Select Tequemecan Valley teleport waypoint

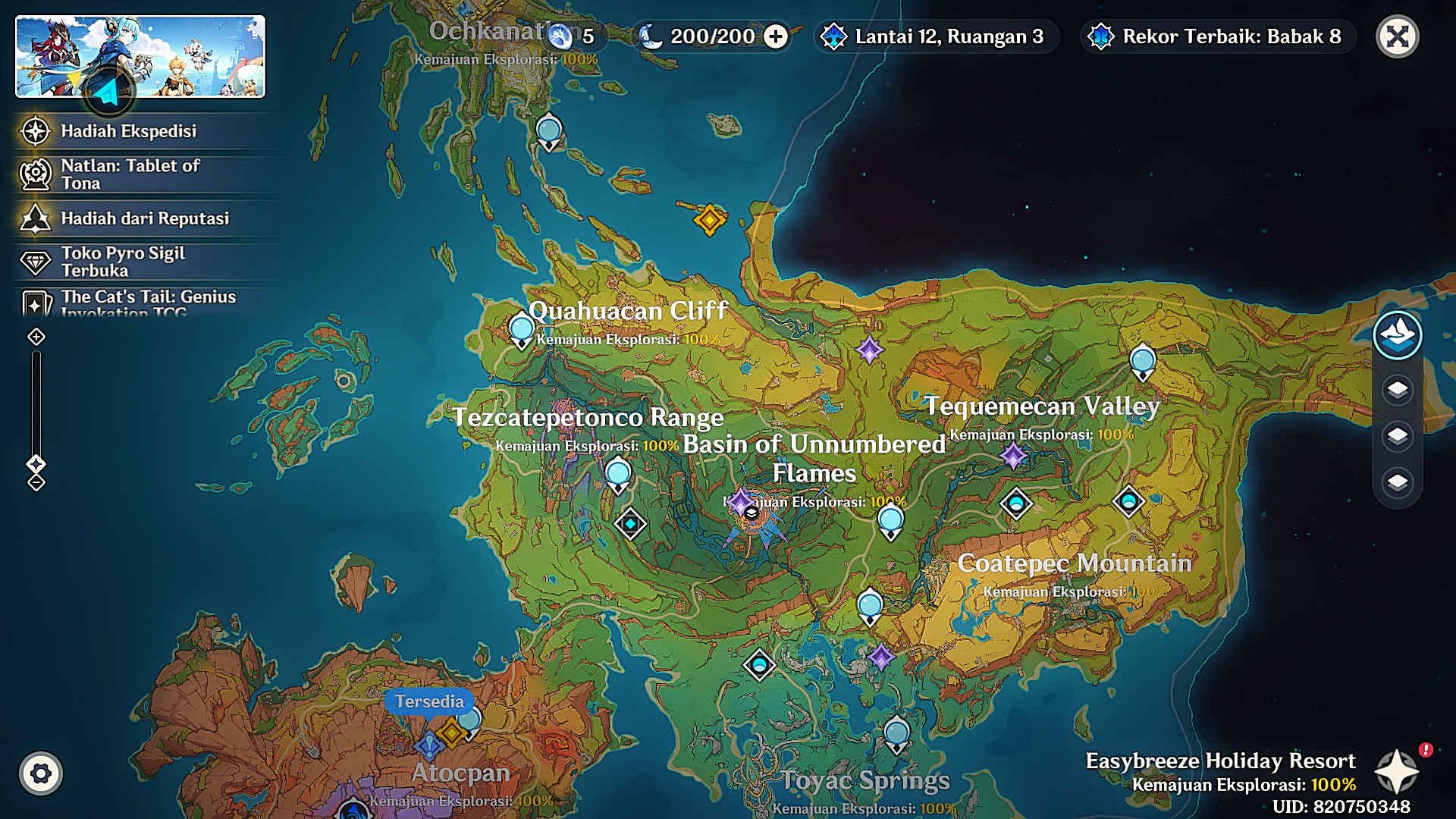click(x=1142, y=361)
